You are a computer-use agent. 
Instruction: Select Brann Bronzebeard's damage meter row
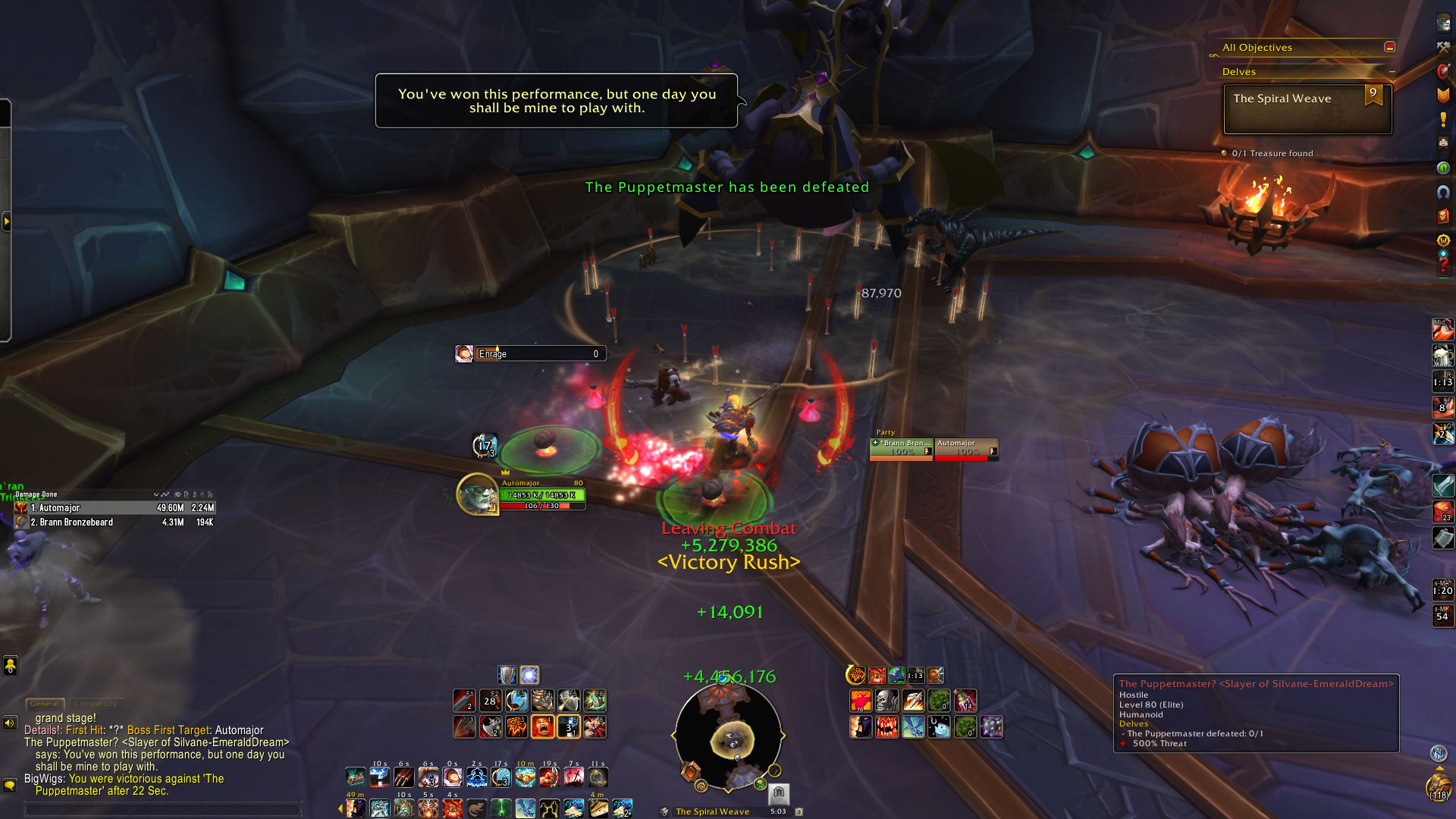point(115,522)
